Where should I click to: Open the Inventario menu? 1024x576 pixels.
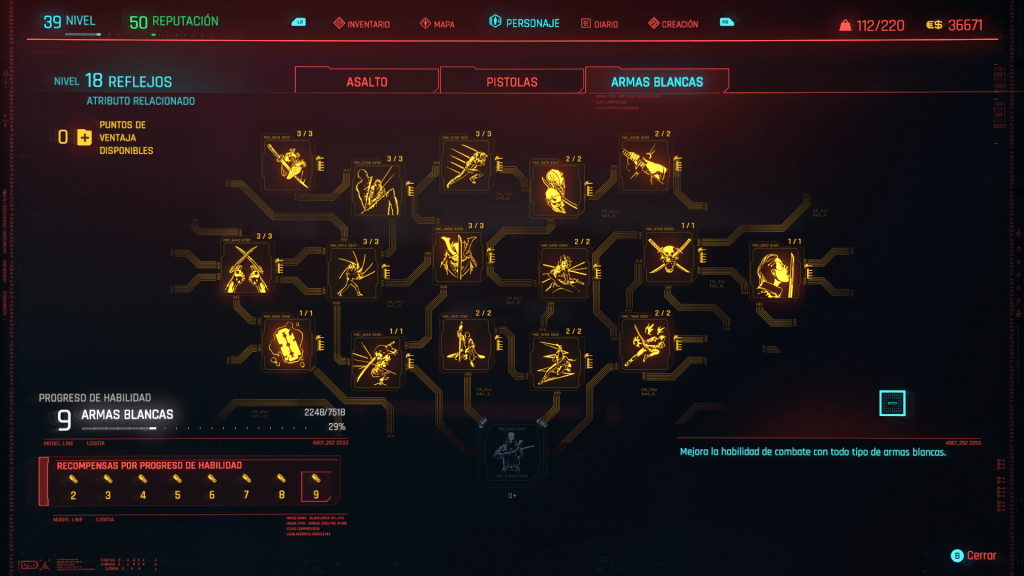(362, 24)
